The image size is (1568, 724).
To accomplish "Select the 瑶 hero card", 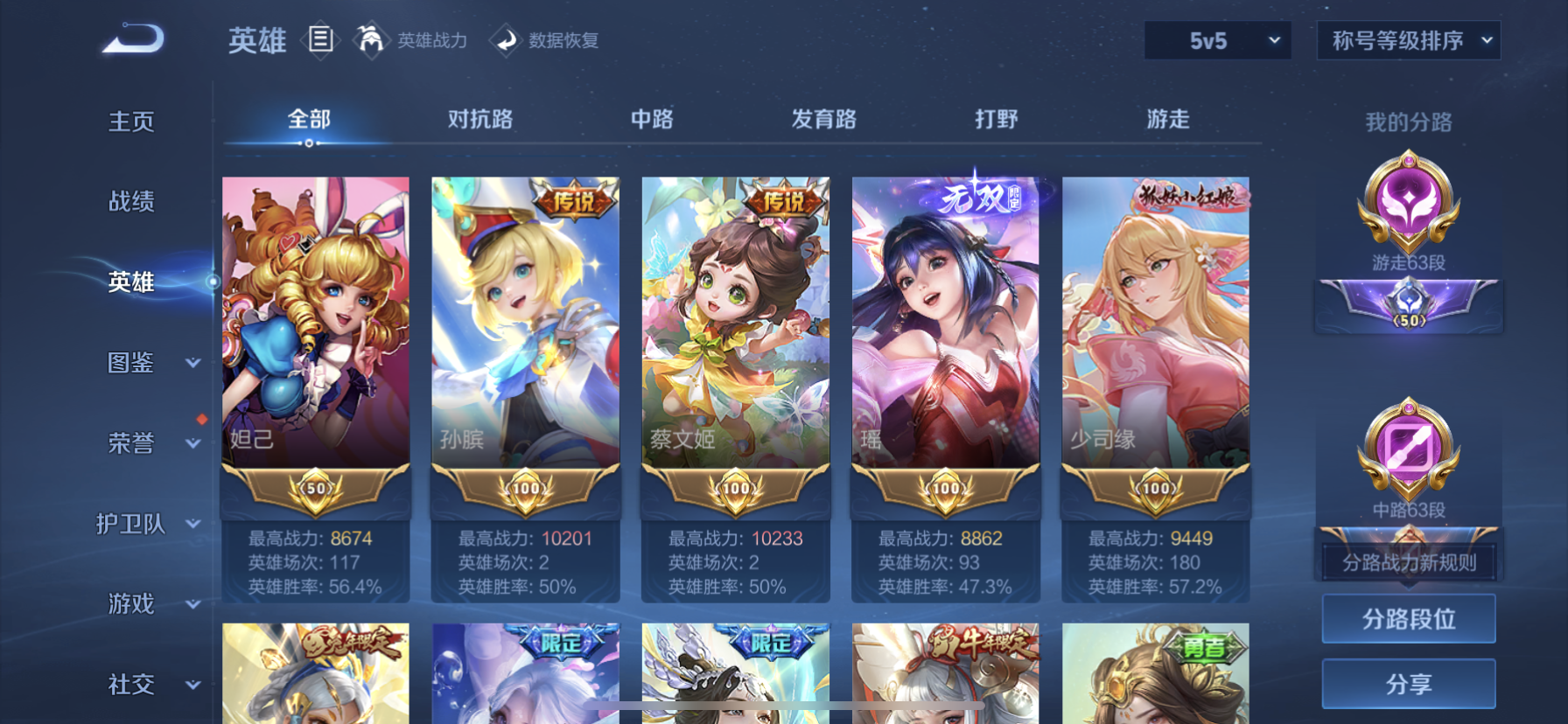I will click(x=944, y=341).
